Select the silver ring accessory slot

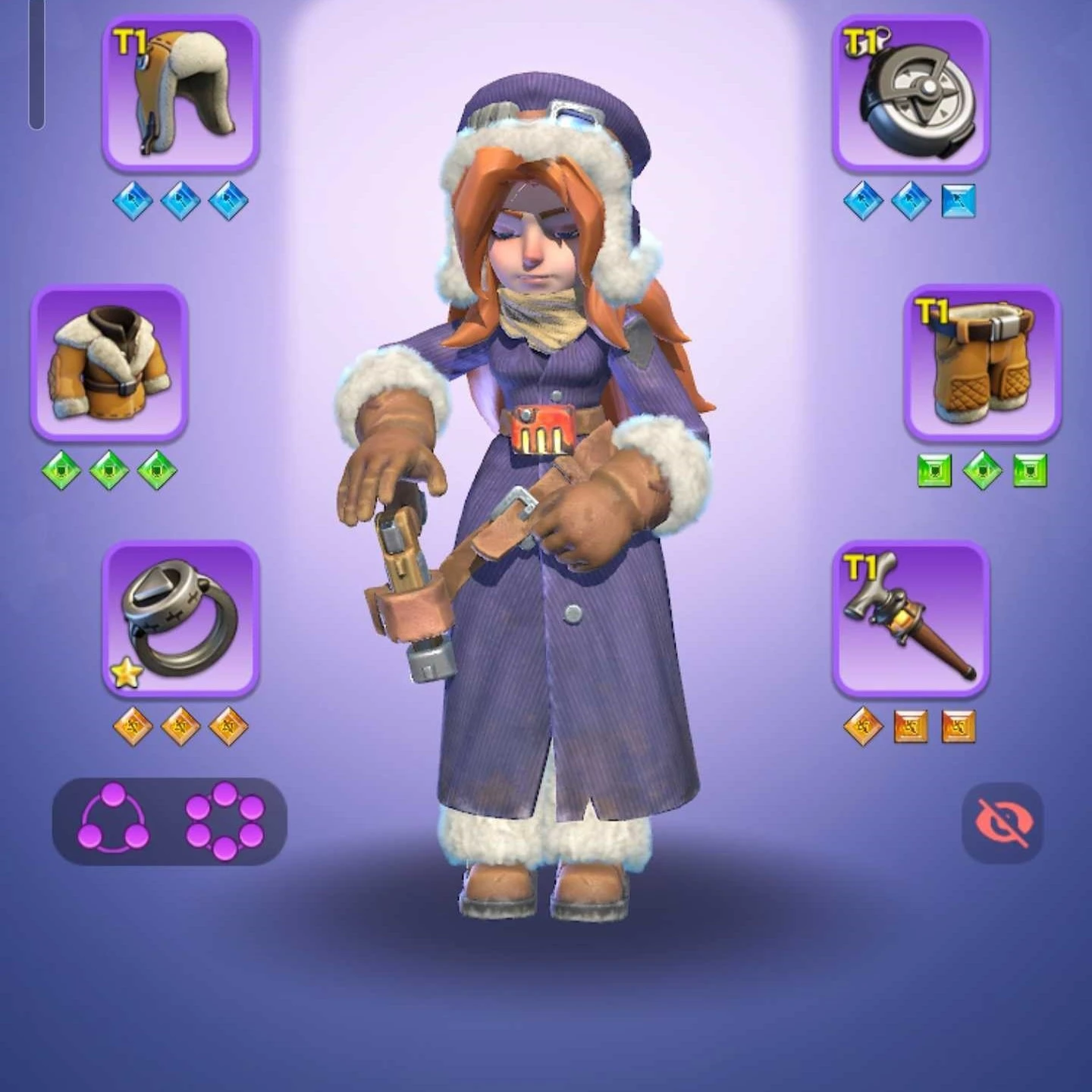(182, 622)
